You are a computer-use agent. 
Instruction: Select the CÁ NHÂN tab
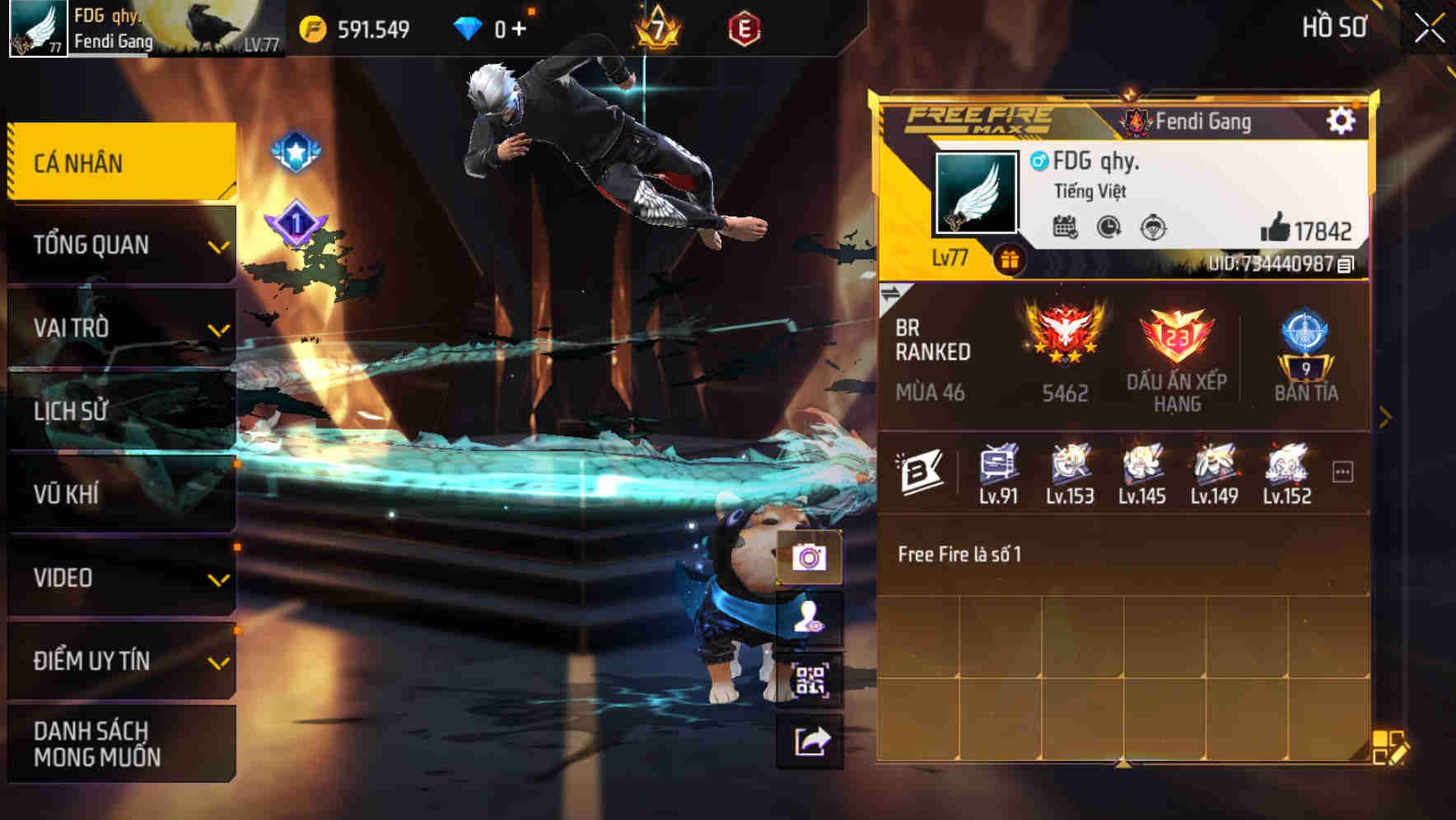pyautogui.click(x=122, y=162)
